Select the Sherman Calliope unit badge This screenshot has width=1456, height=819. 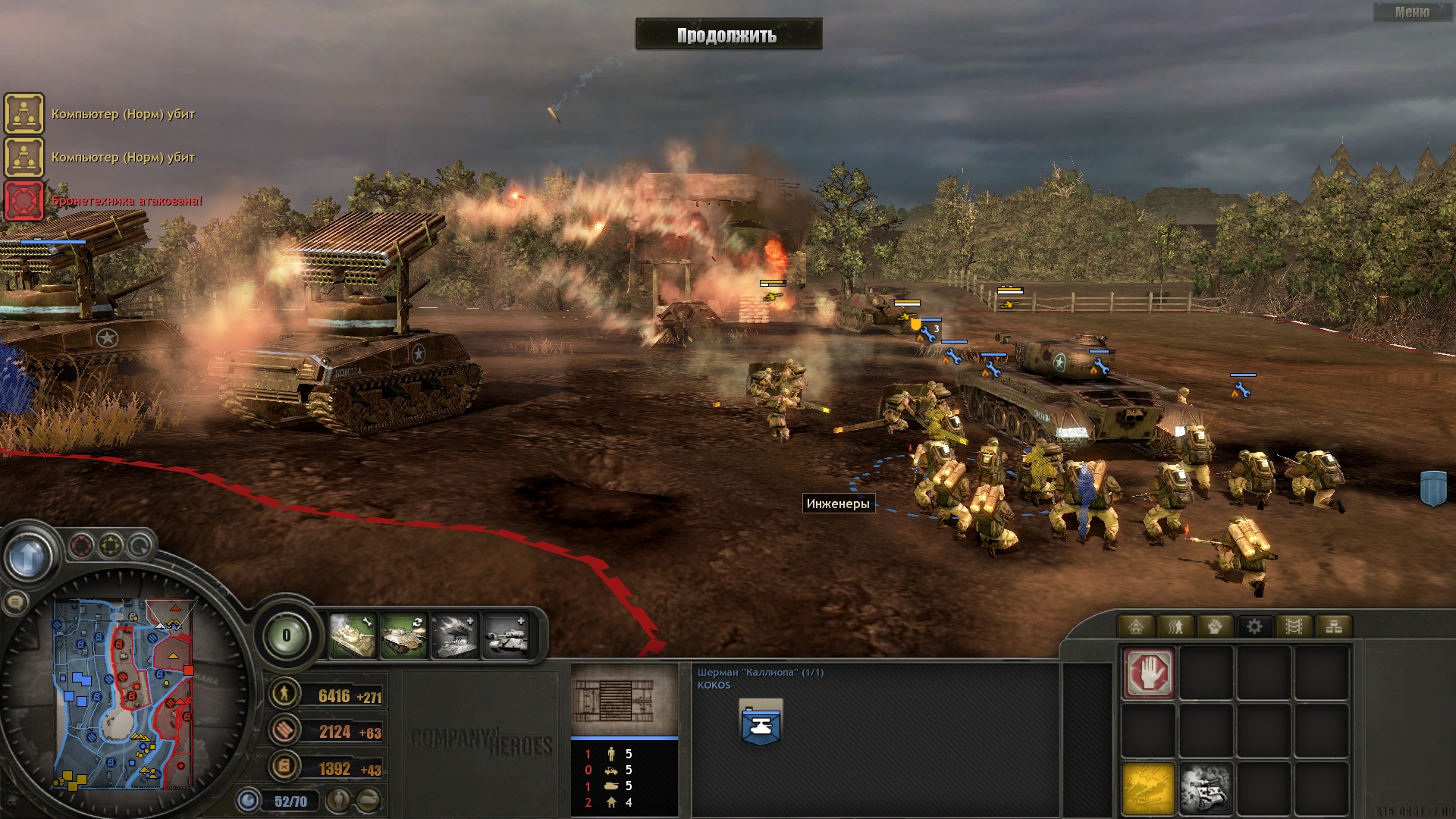coord(761,722)
